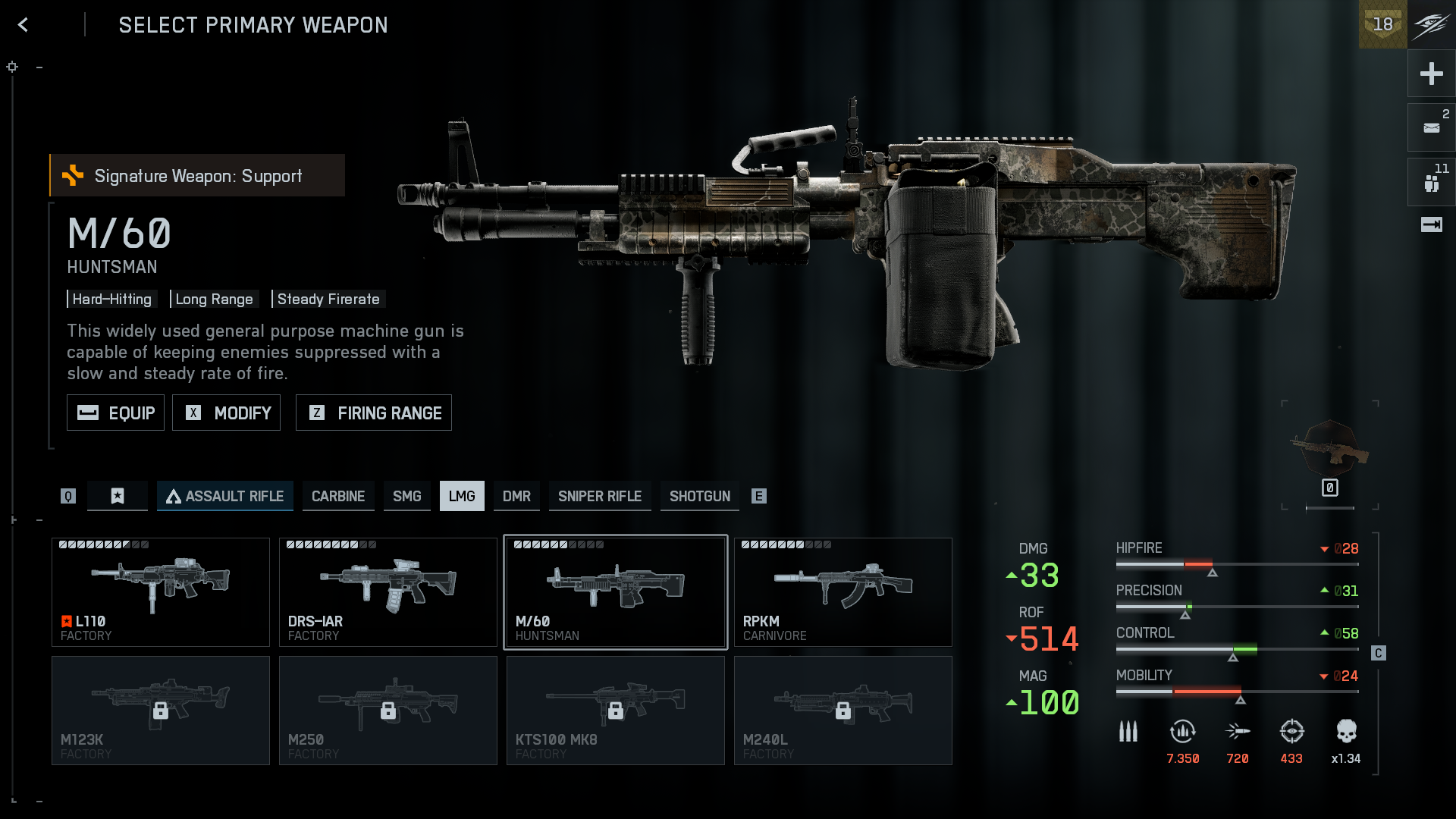View the Shotgun category
This screenshot has height=819, width=1456.
699,496
